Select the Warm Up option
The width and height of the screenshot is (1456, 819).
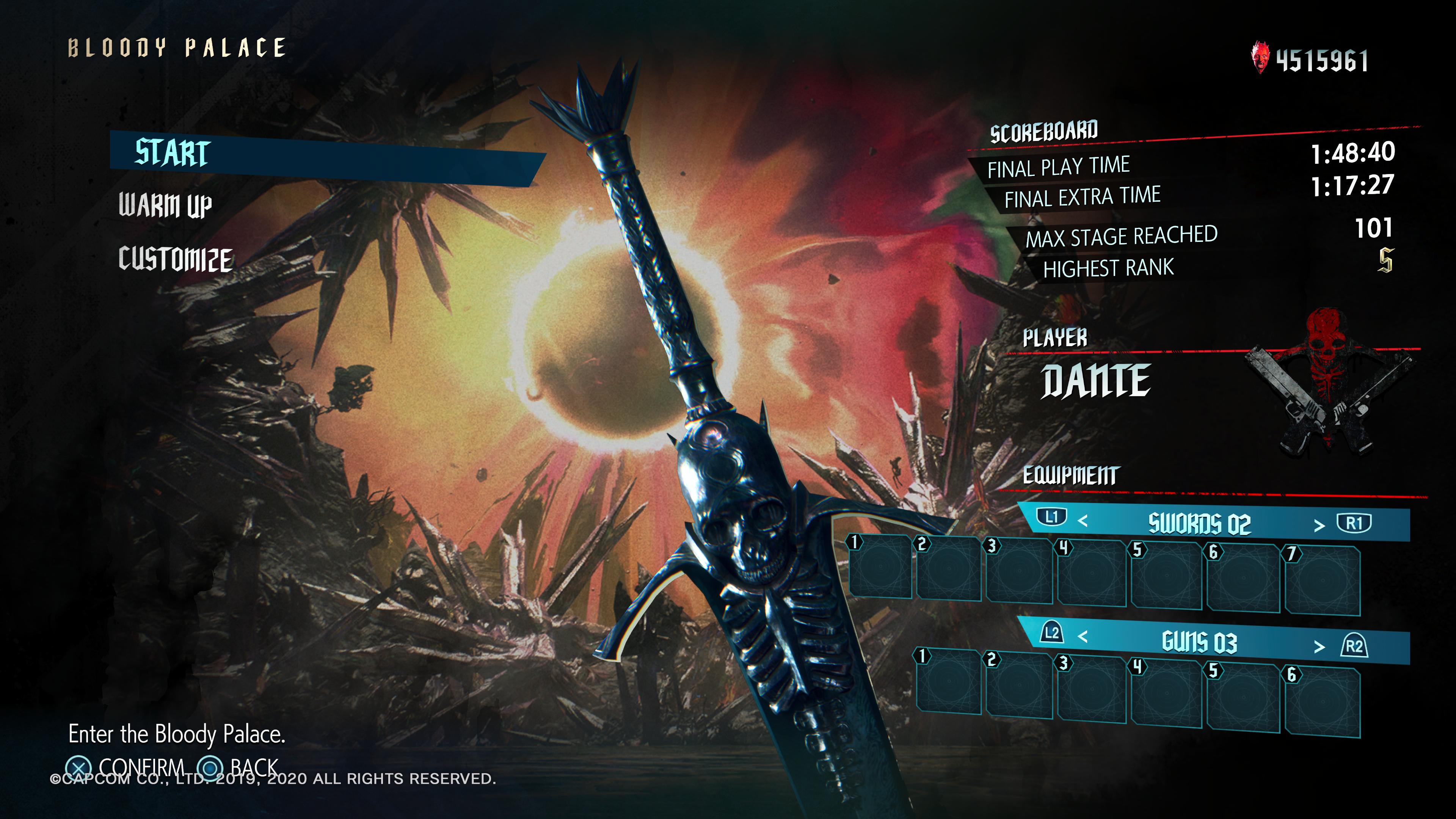165,205
